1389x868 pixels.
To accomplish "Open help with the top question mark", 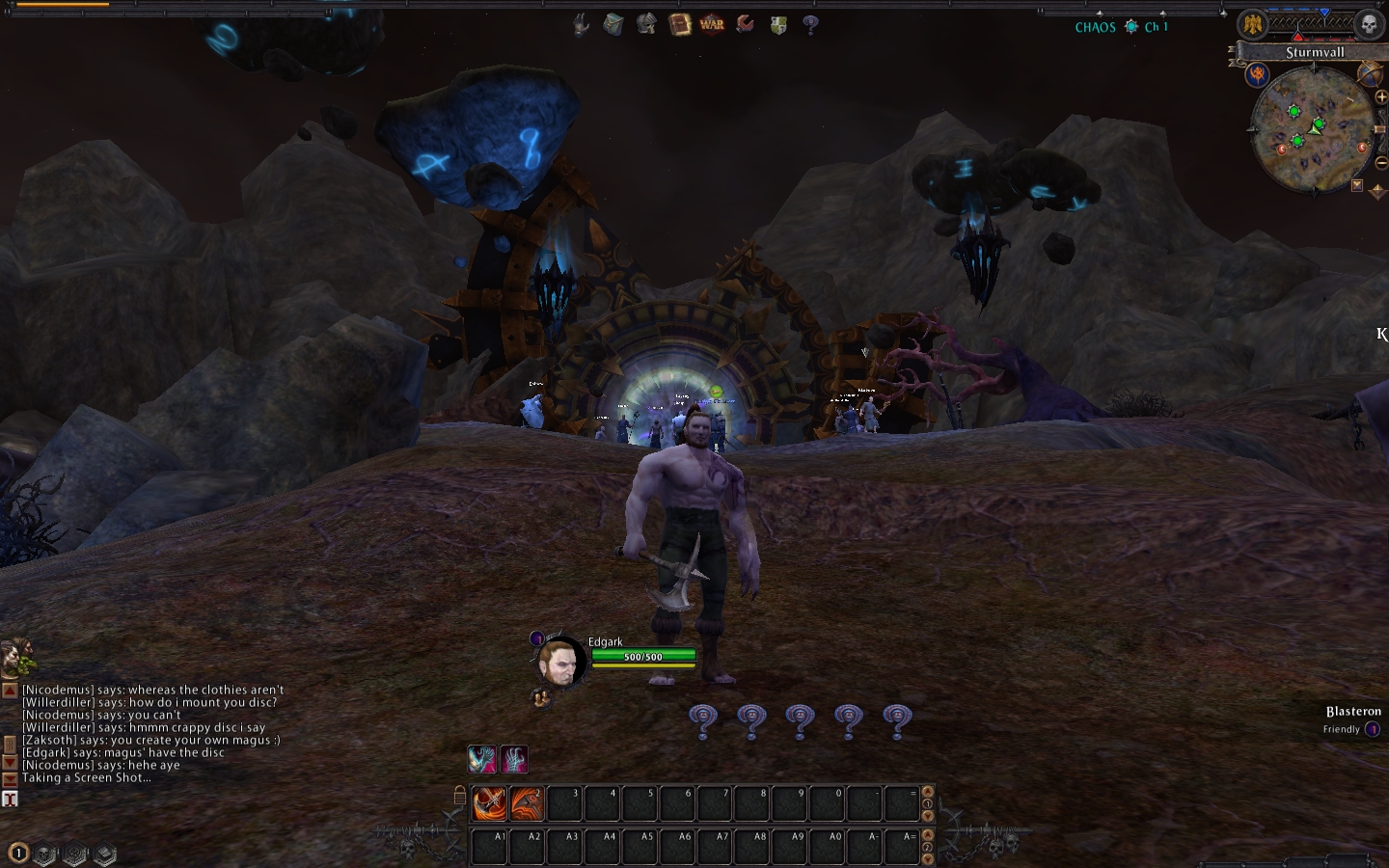I will coord(810,24).
